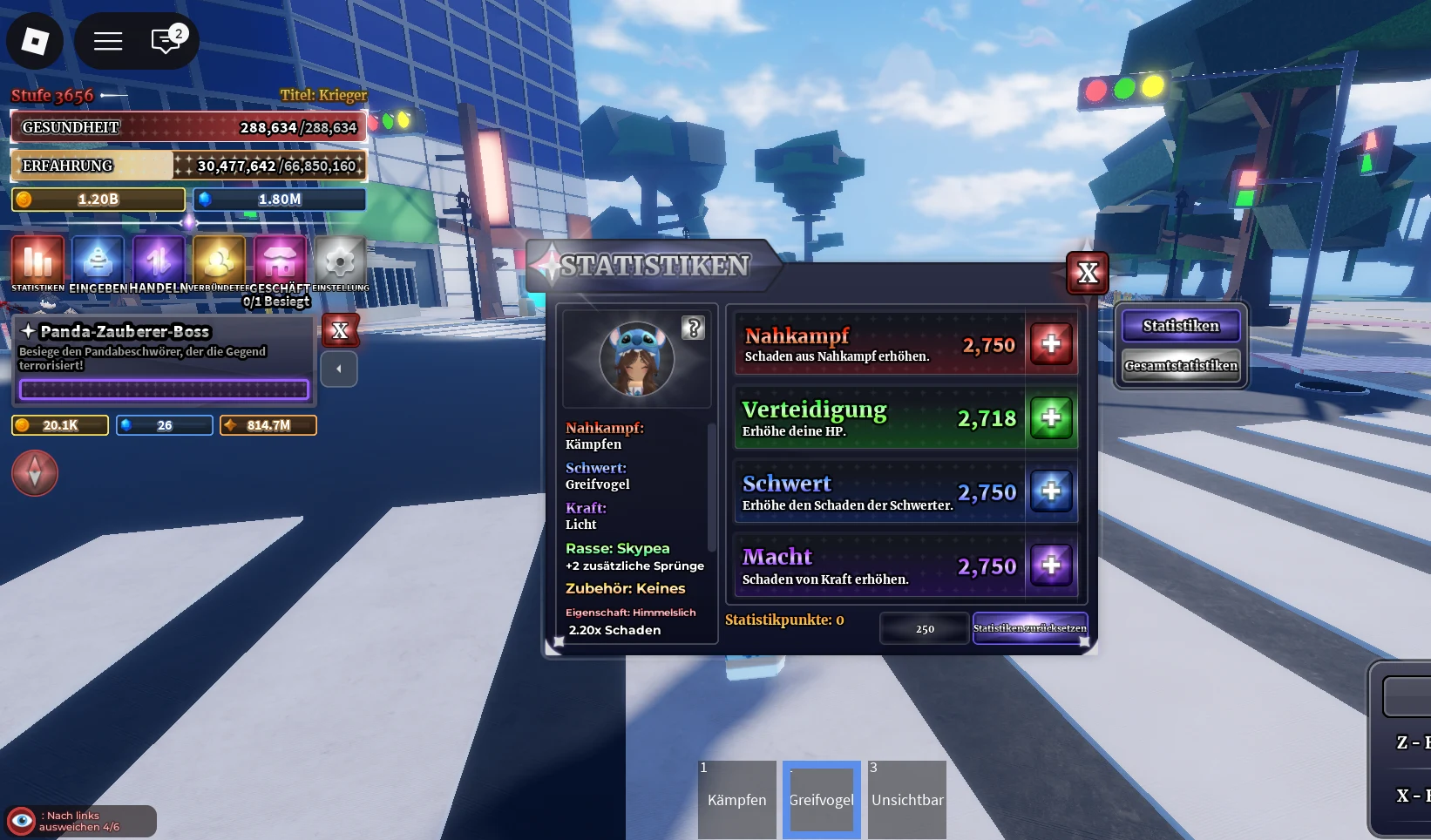Image resolution: width=1431 pixels, height=840 pixels.
Task: Switch to the Gesamtstatistiken tab
Action: [x=1181, y=366]
